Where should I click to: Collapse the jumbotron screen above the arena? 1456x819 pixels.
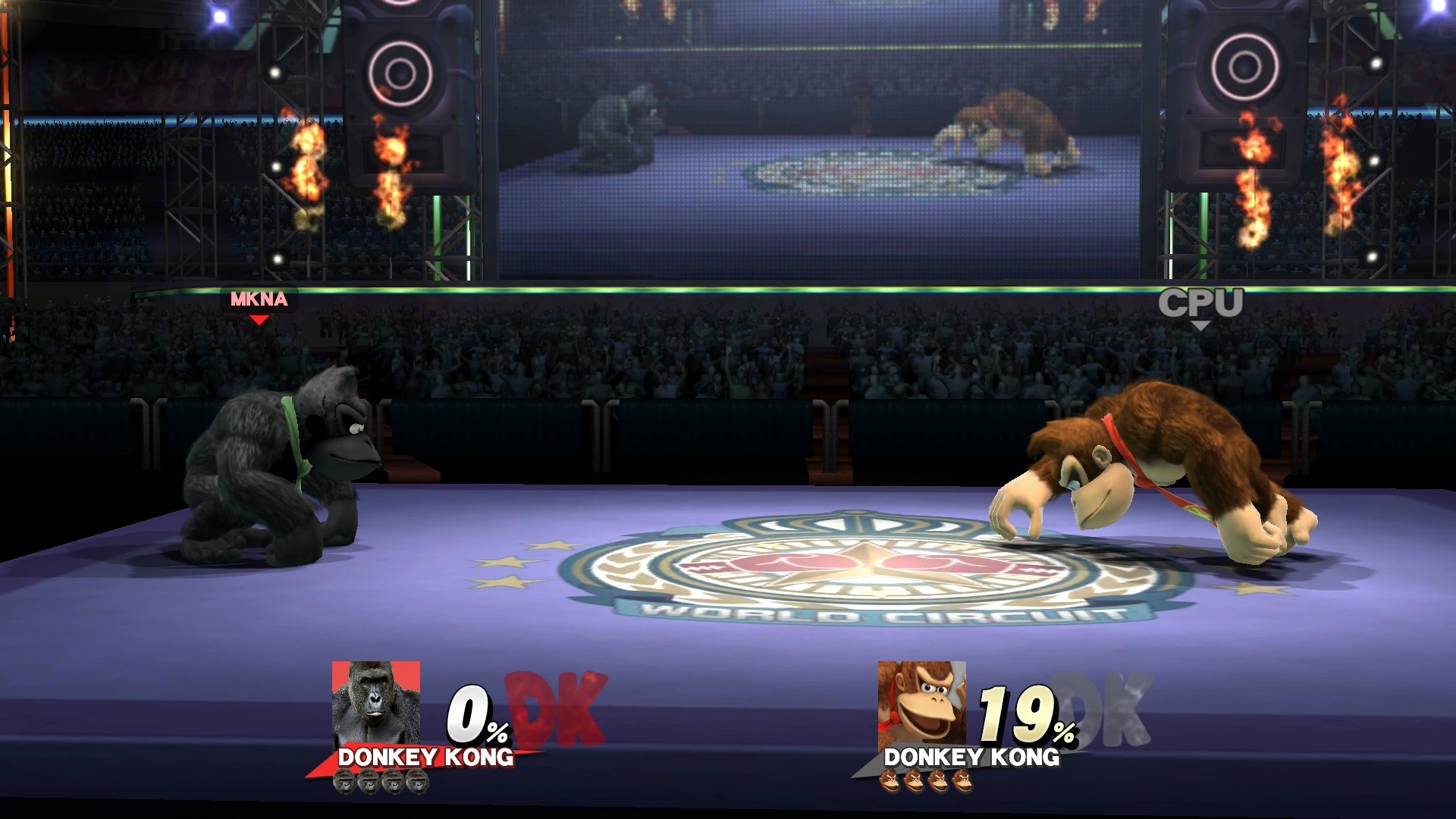pyautogui.click(x=819, y=136)
